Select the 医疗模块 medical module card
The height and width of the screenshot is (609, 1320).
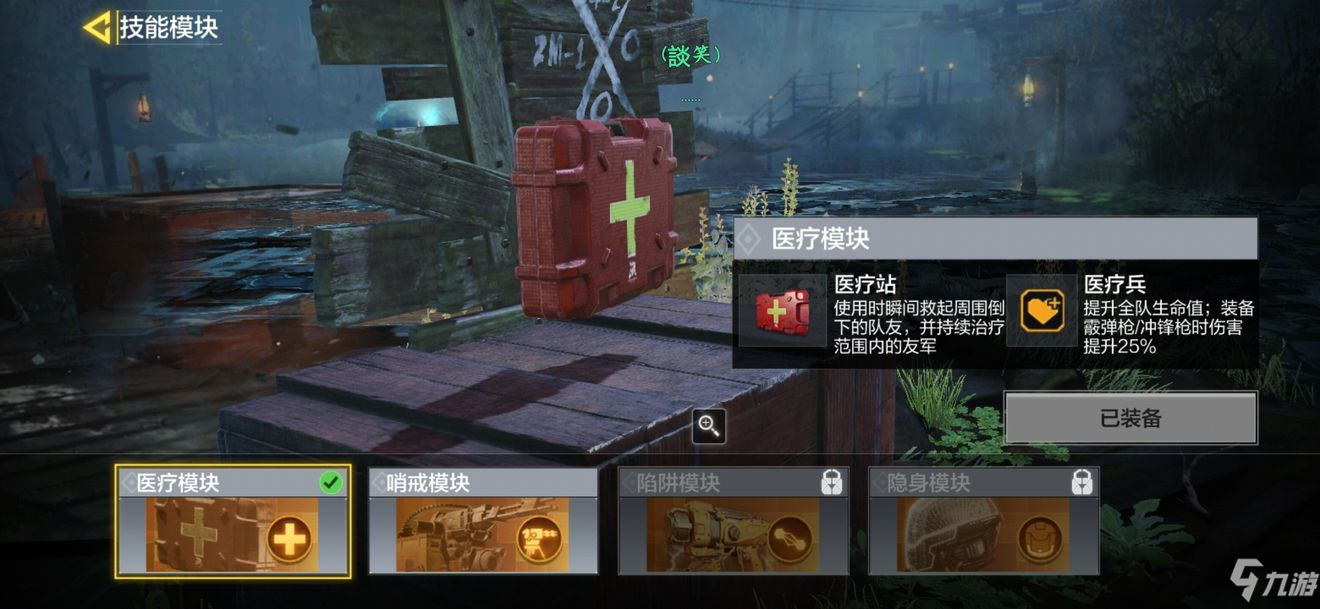click(x=233, y=521)
